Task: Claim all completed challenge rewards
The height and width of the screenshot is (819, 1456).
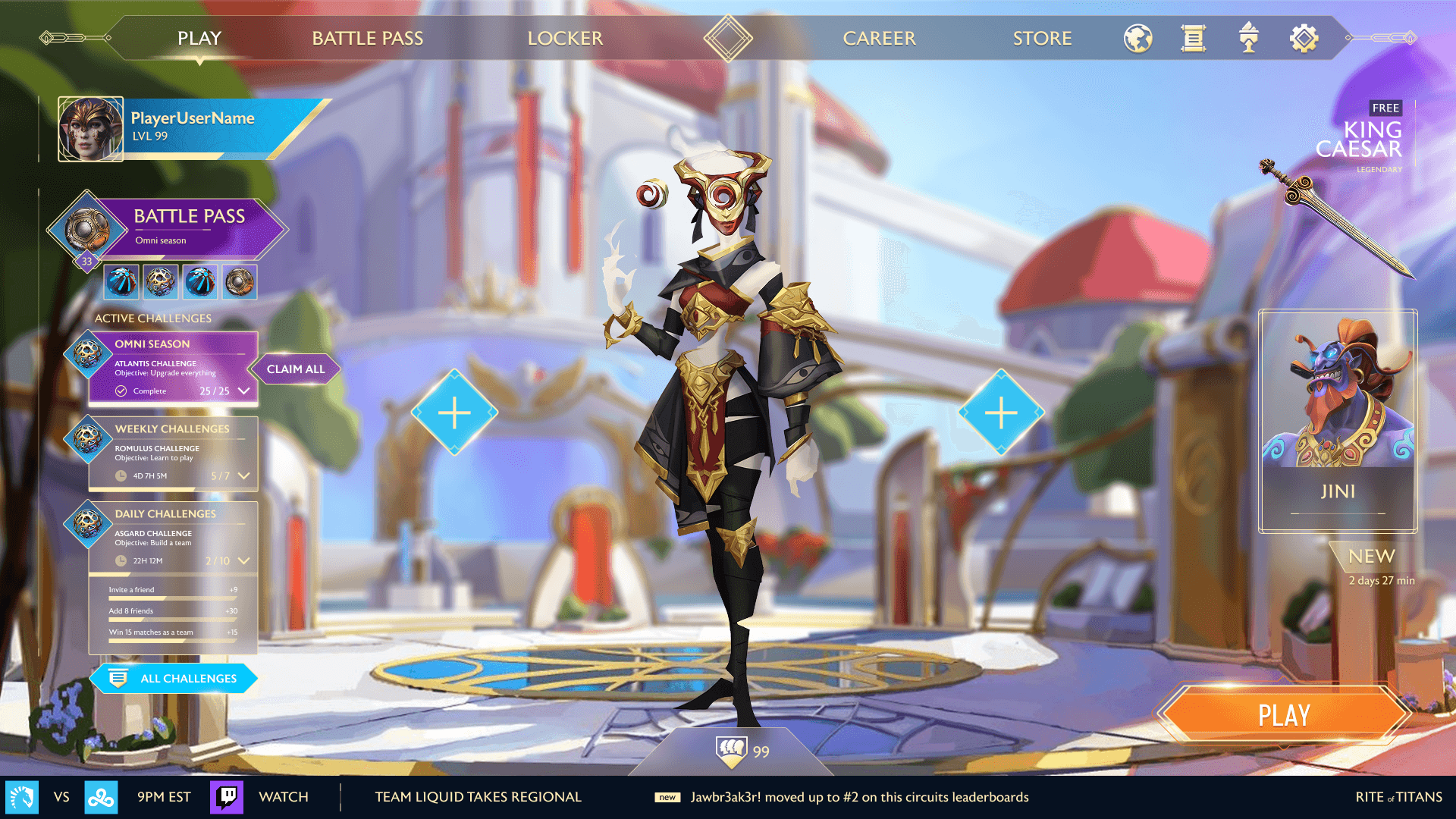Action: coord(295,369)
